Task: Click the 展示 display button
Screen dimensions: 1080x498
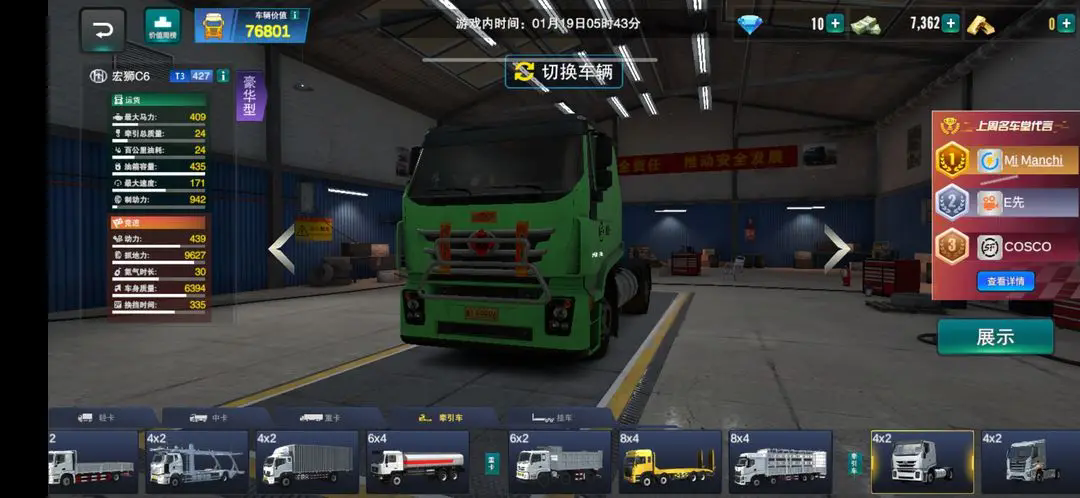Action: click(994, 337)
